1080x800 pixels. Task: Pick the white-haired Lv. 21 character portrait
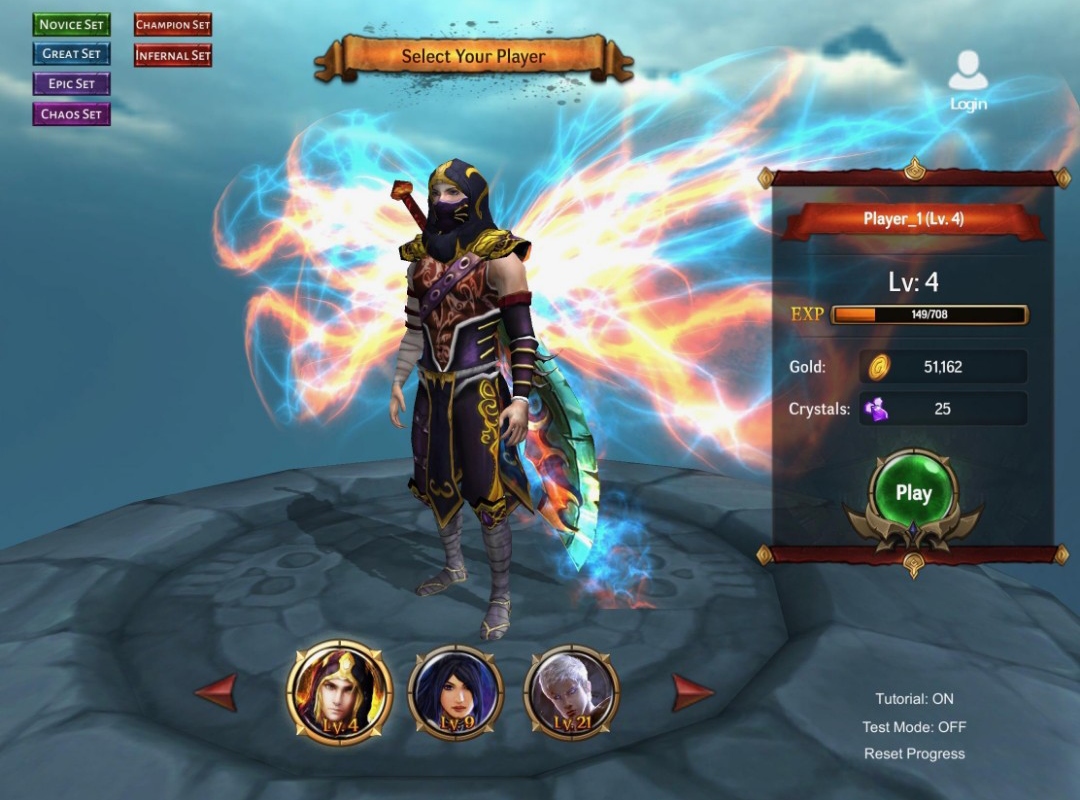(x=572, y=693)
